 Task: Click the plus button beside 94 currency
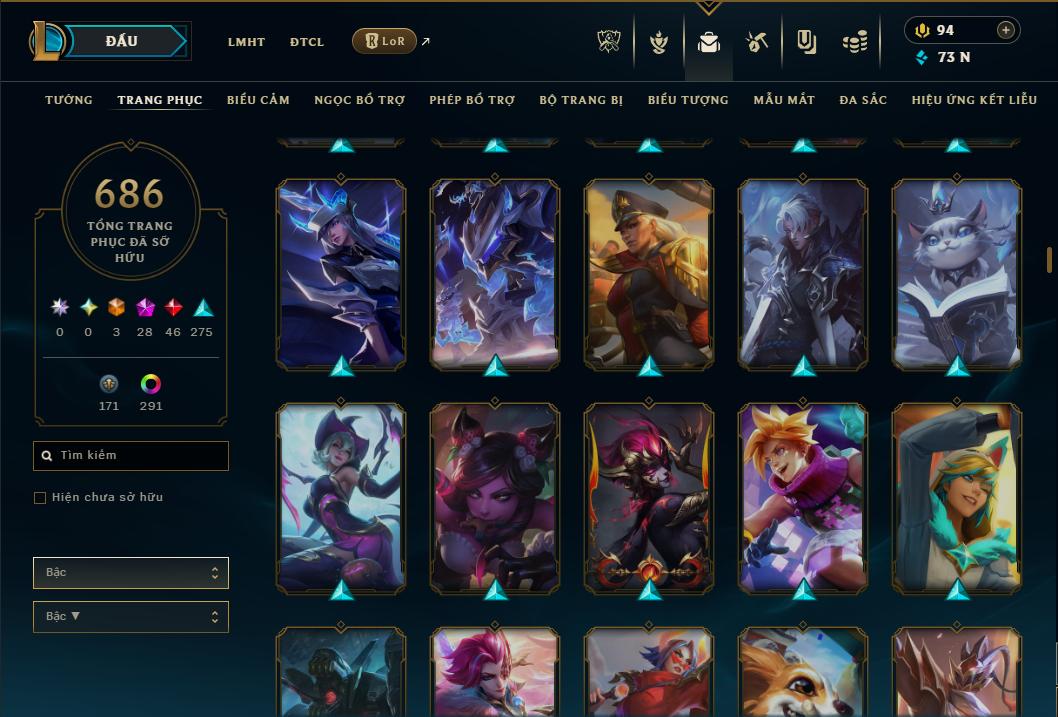coord(1006,30)
